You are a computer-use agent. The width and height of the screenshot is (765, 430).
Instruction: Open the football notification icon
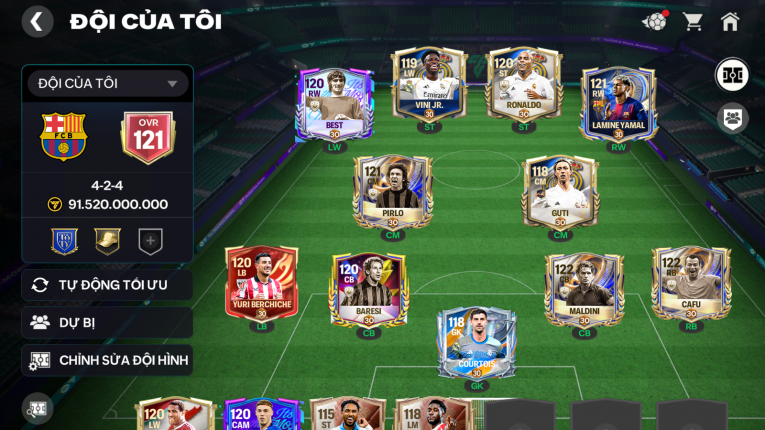[x=654, y=21]
